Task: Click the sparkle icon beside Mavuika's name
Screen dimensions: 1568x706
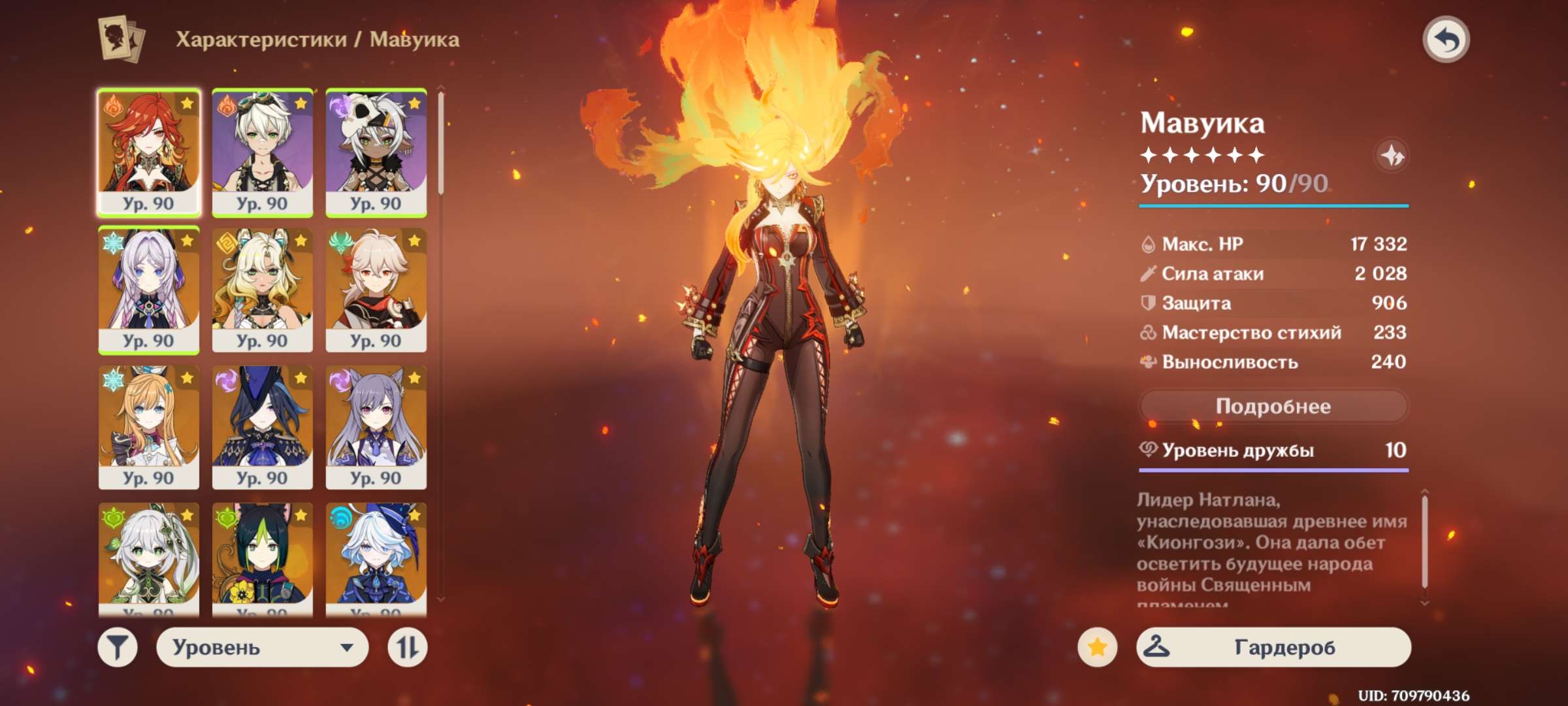Action: (x=1392, y=156)
